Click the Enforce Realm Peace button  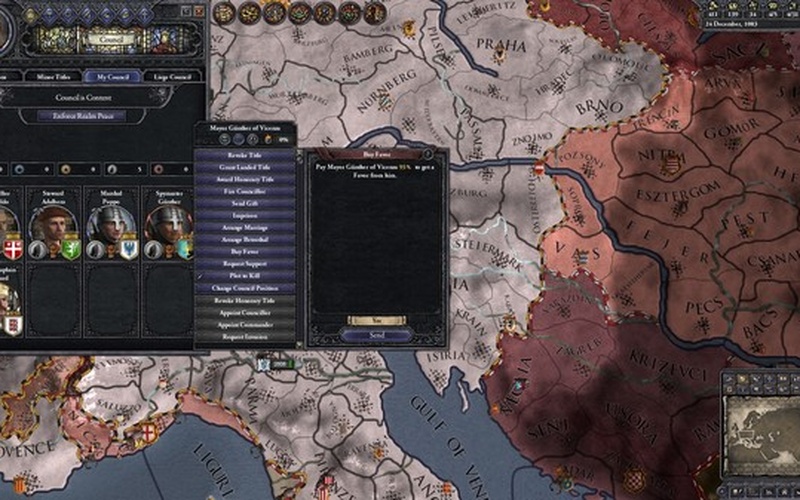(x=100, y=116)
